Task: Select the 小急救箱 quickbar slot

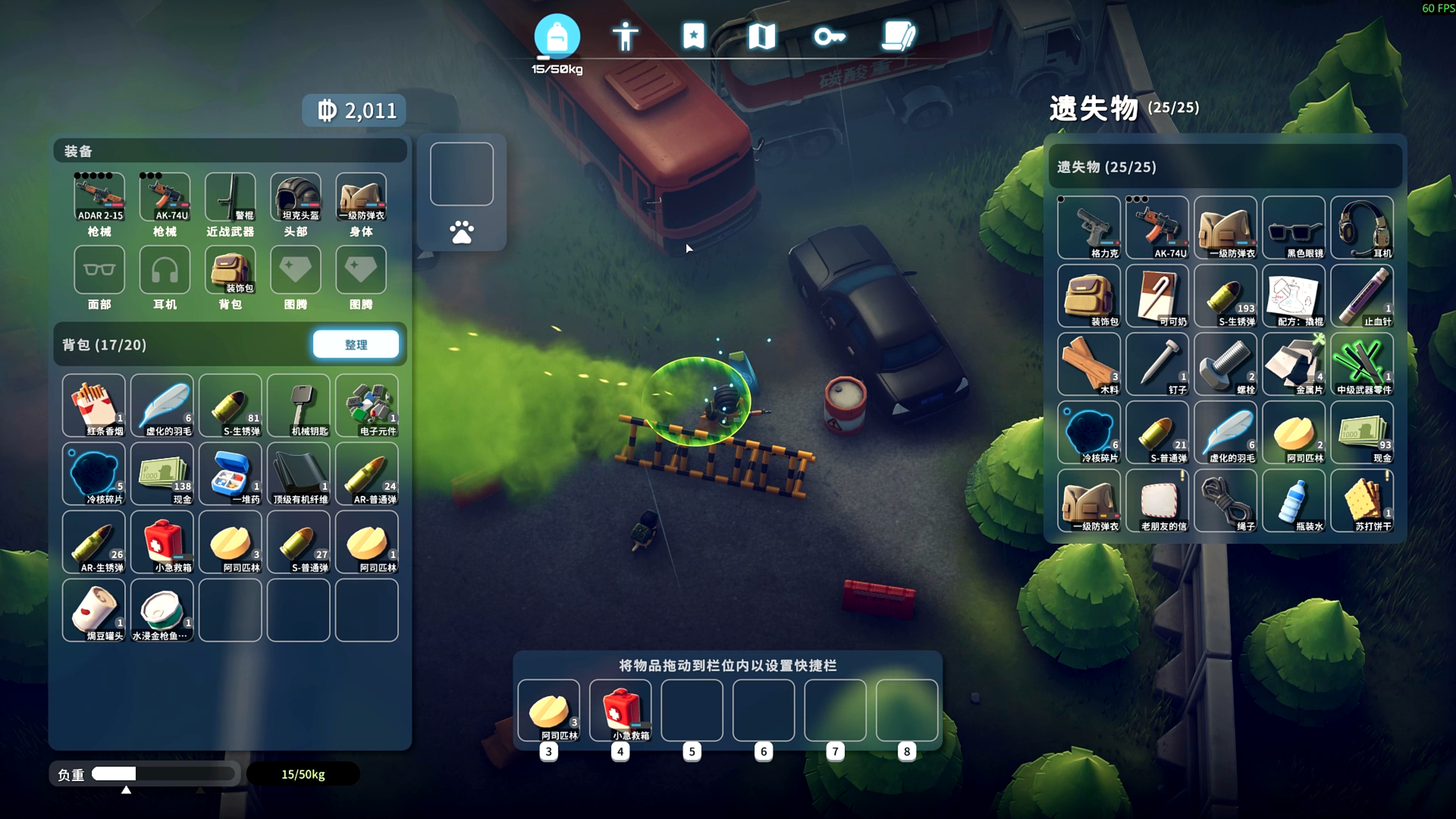Action: (620, 710)
